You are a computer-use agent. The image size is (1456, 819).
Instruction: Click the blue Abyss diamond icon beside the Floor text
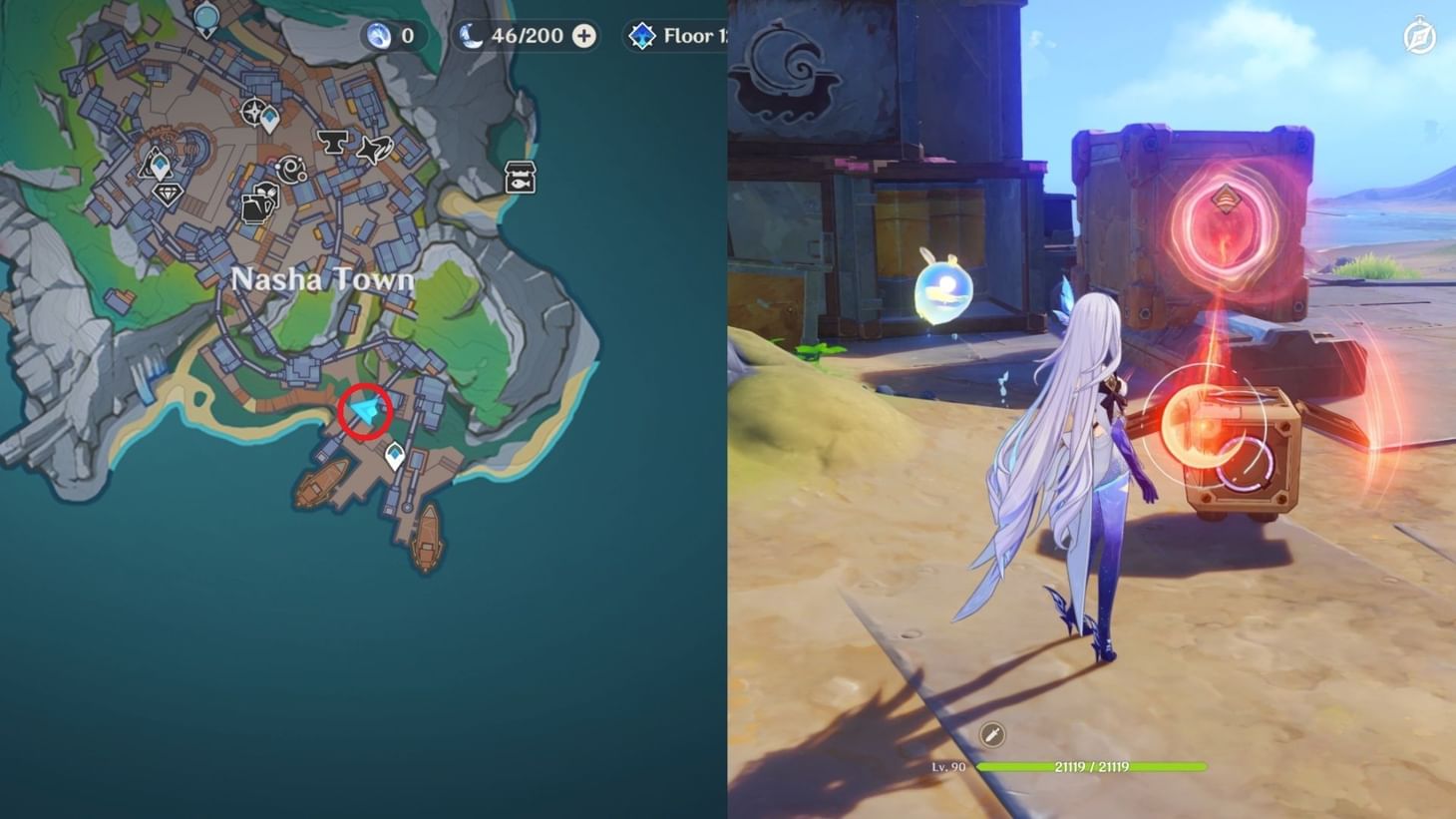point(642,36)
